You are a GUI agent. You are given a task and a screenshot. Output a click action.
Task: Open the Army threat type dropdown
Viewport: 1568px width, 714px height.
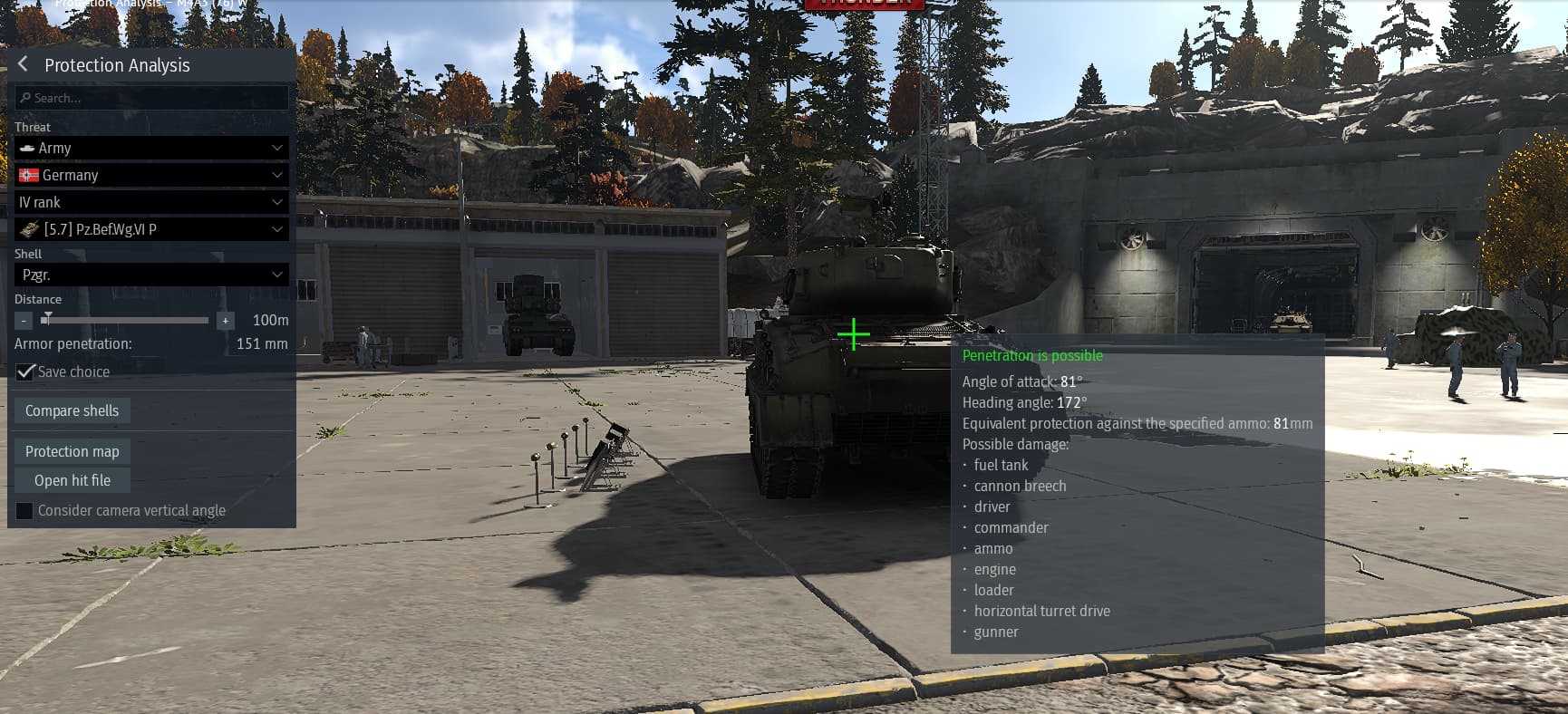[x=152, y=148]
